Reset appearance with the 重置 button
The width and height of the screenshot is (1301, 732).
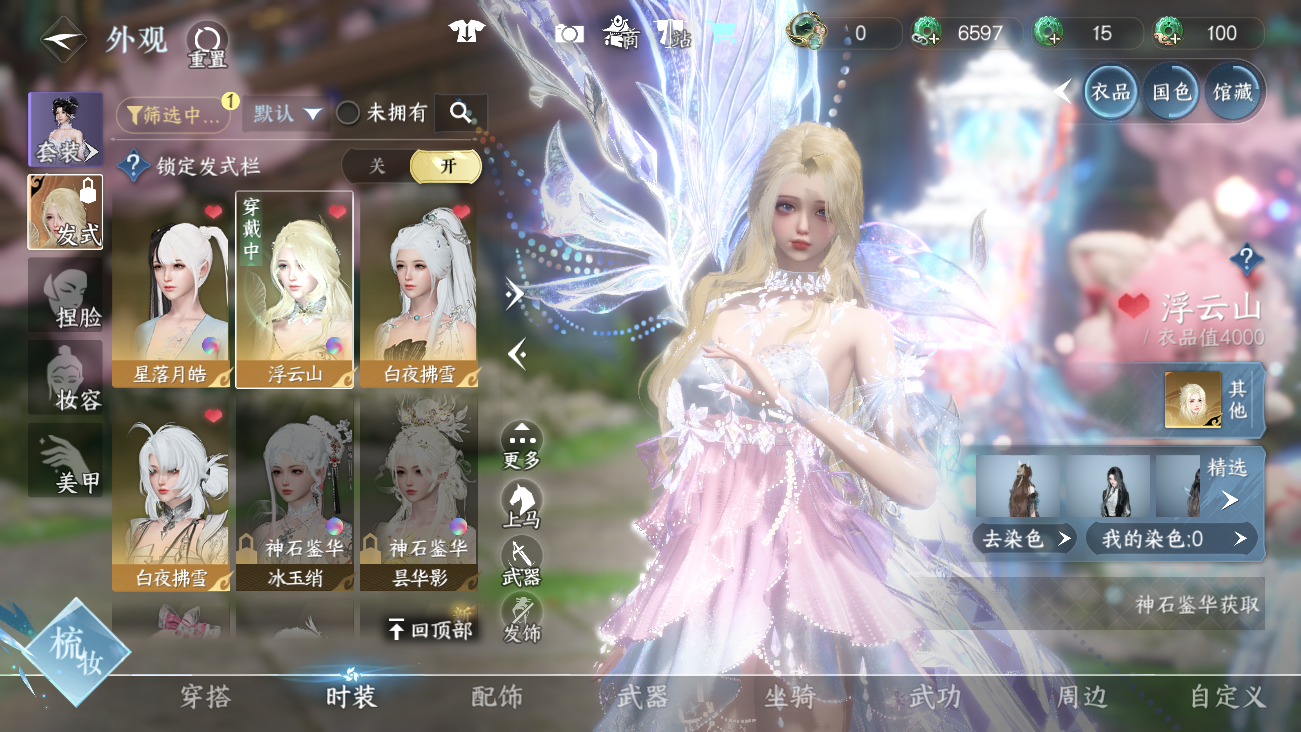[207, 44]
